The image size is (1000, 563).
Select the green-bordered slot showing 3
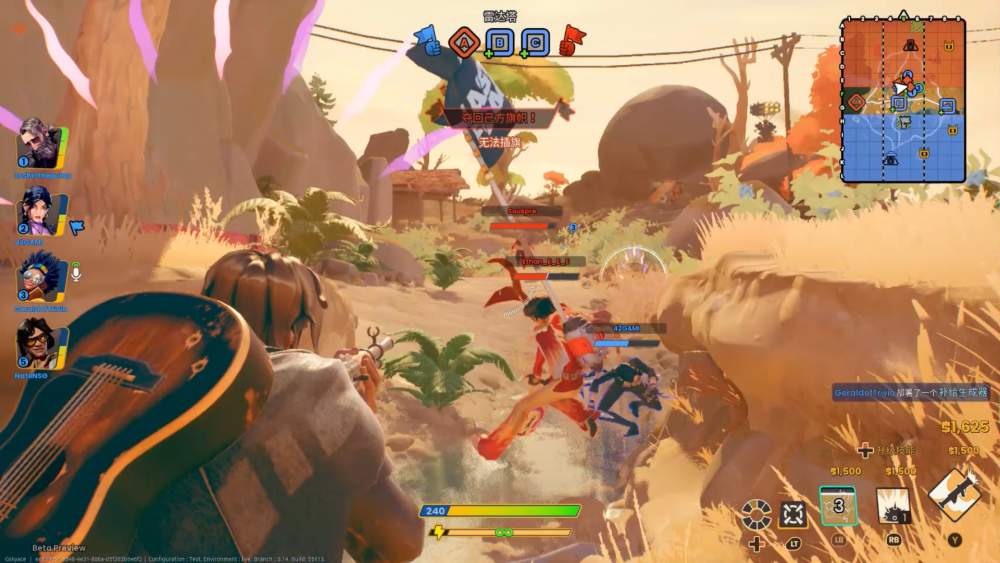pyautogui.click(x=838, y=506)
